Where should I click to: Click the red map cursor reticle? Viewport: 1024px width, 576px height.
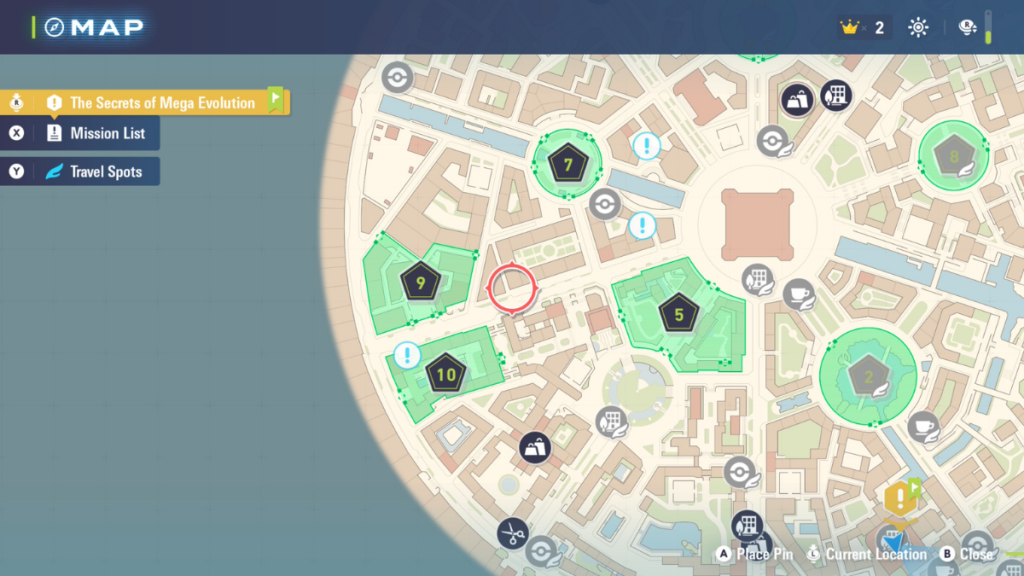pos(512,289)
